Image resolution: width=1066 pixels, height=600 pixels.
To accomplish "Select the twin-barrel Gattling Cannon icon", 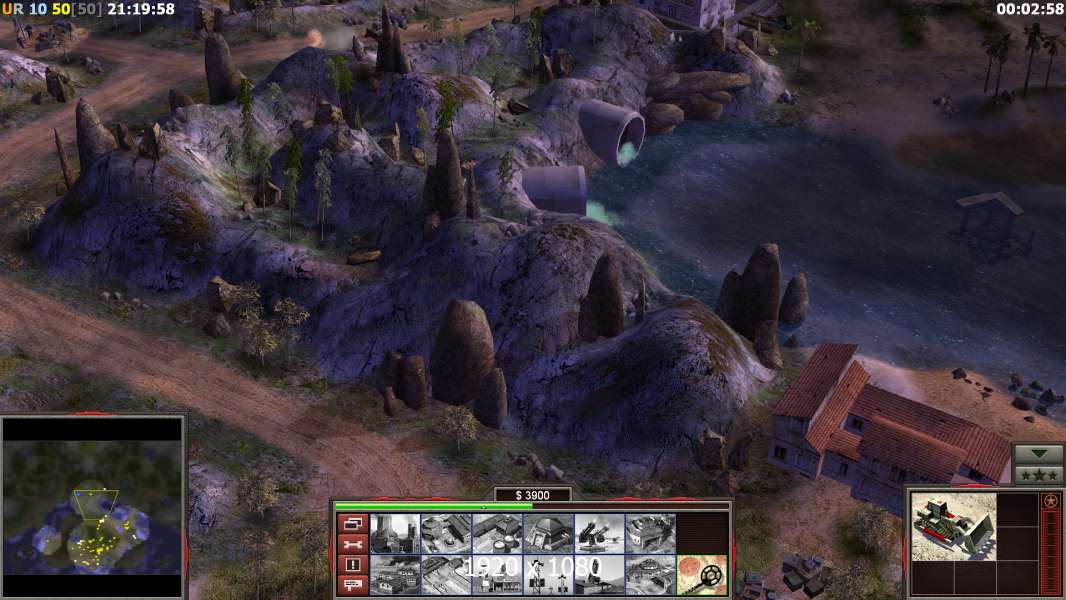I will click(599, 534).
